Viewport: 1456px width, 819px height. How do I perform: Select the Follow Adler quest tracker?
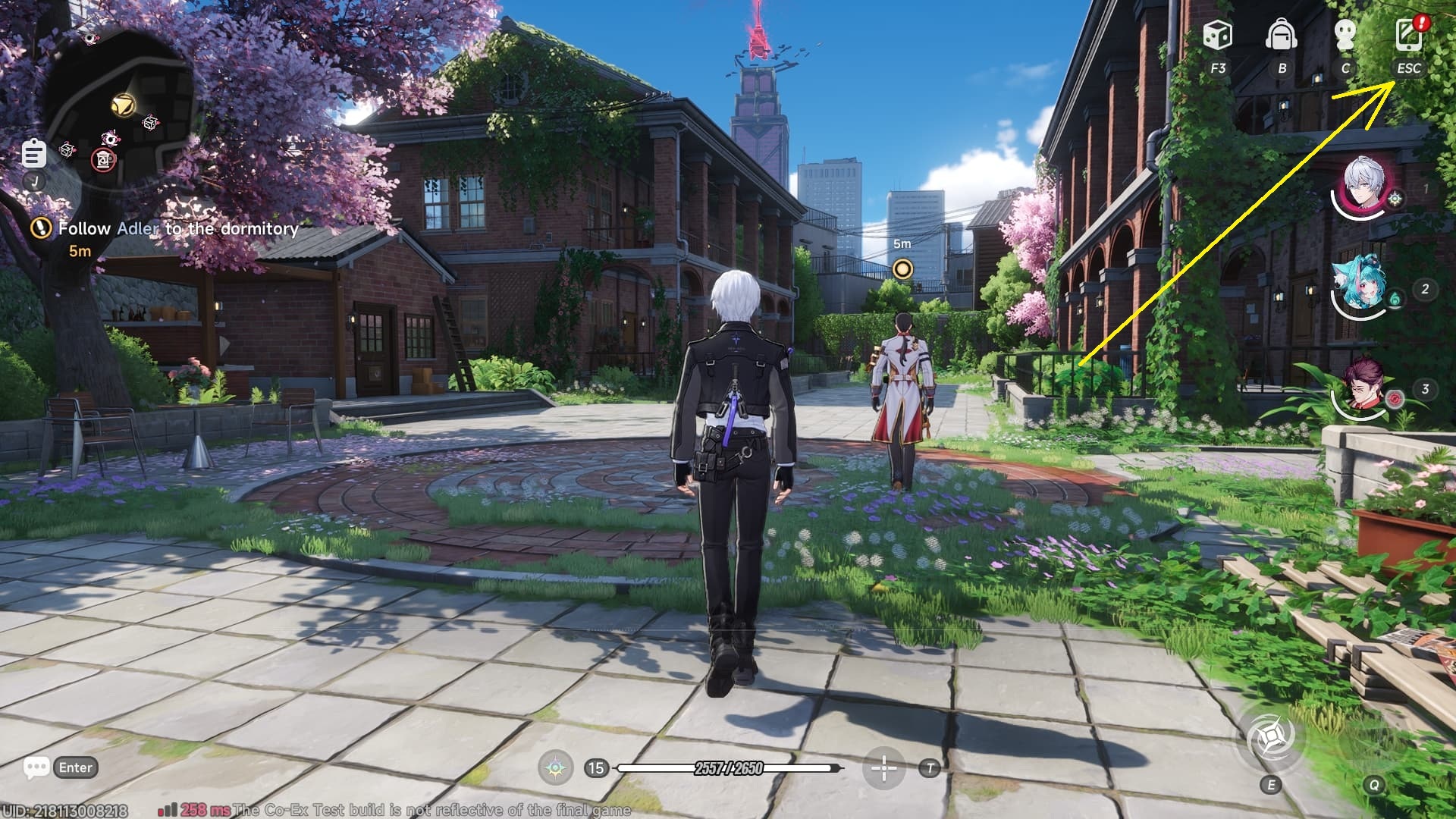pos(177,228)
